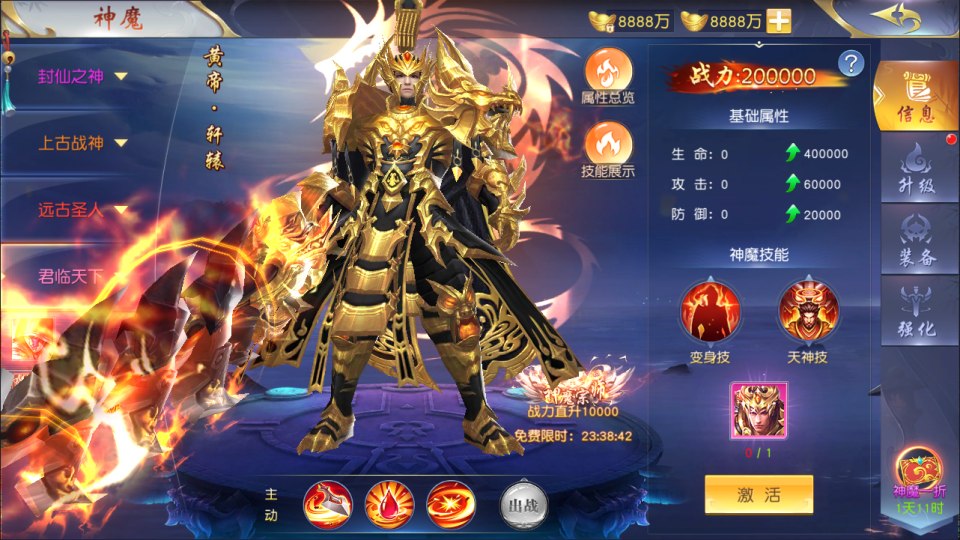Go back using the golden arrow
The height and width of the screenshot is (540, 960).
click(893, 18)
